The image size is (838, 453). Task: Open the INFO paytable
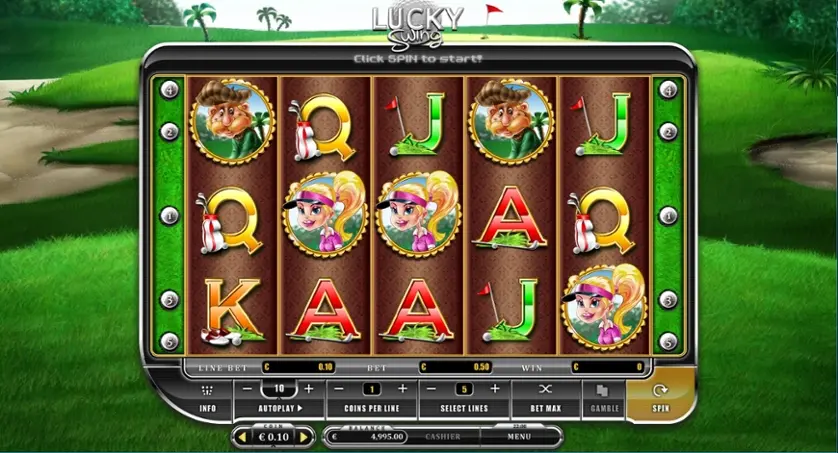[207, 397]
